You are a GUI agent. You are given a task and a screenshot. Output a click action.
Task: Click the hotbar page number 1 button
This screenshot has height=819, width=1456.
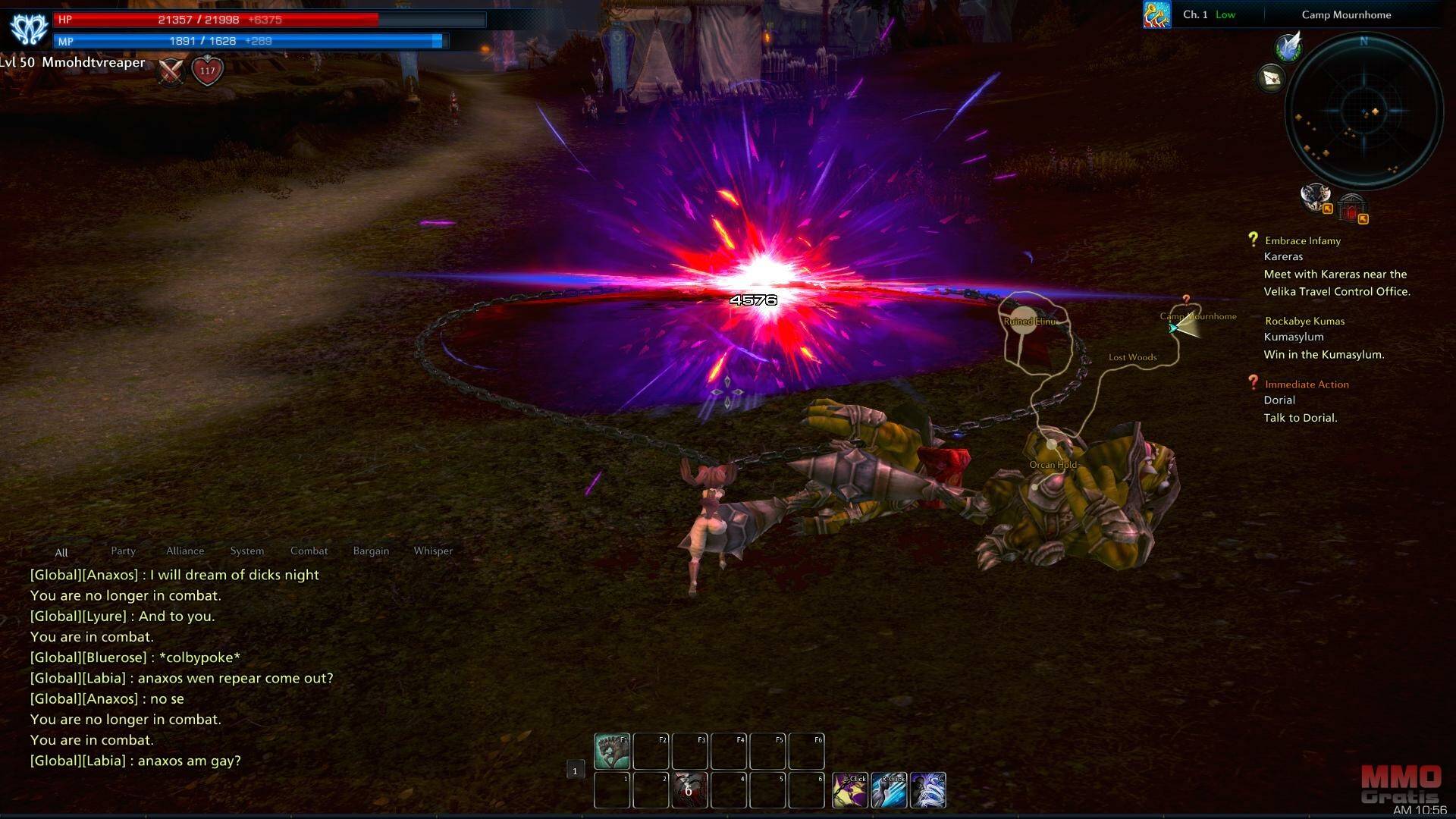pyautogui.click(x=575, y=770)
